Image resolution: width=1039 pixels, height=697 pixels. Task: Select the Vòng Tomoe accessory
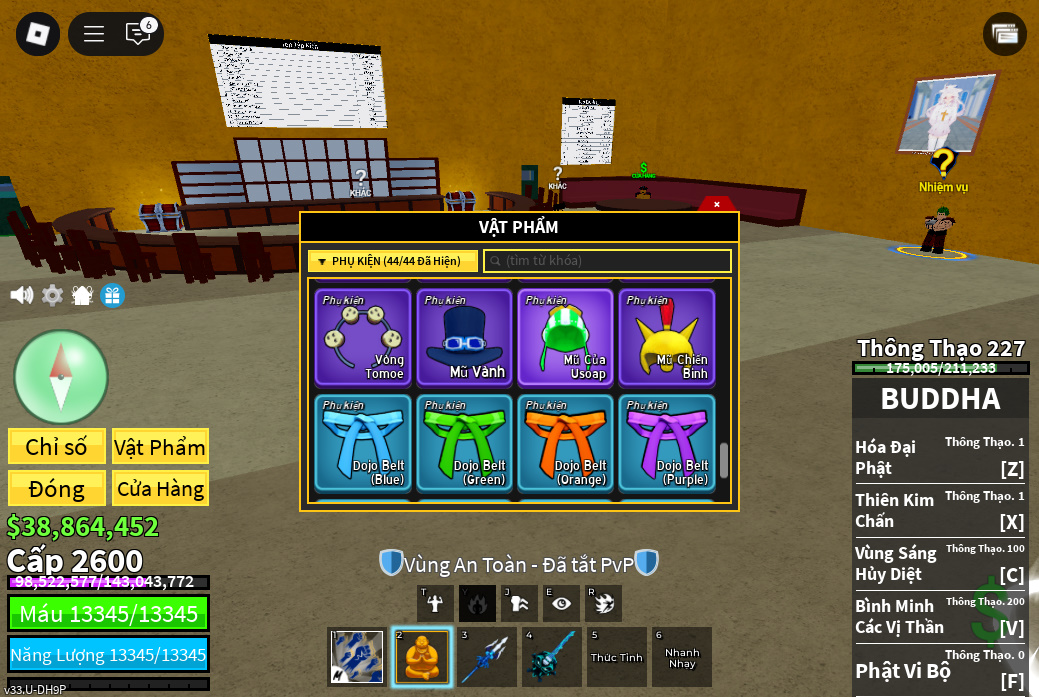pos(362,337)
